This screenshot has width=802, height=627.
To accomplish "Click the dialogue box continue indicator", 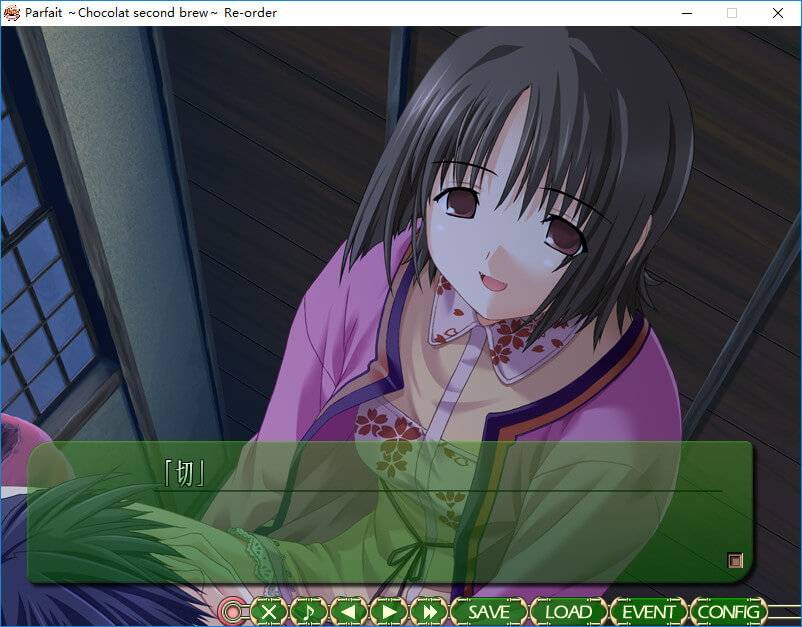I will pos(735,561).
